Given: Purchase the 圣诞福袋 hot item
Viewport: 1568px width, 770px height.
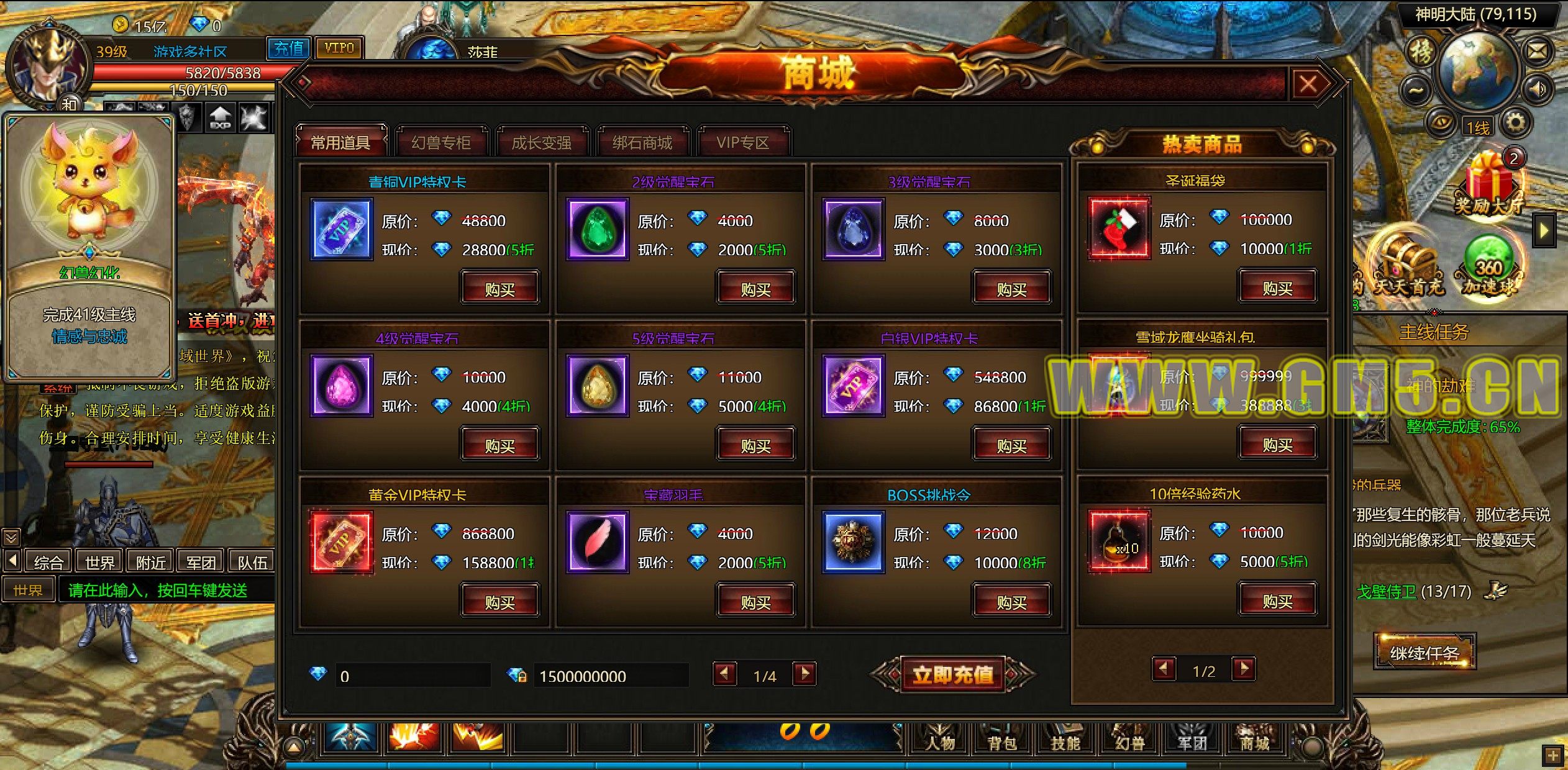Looking at the screenshot, I should [x=1277, y=288].
